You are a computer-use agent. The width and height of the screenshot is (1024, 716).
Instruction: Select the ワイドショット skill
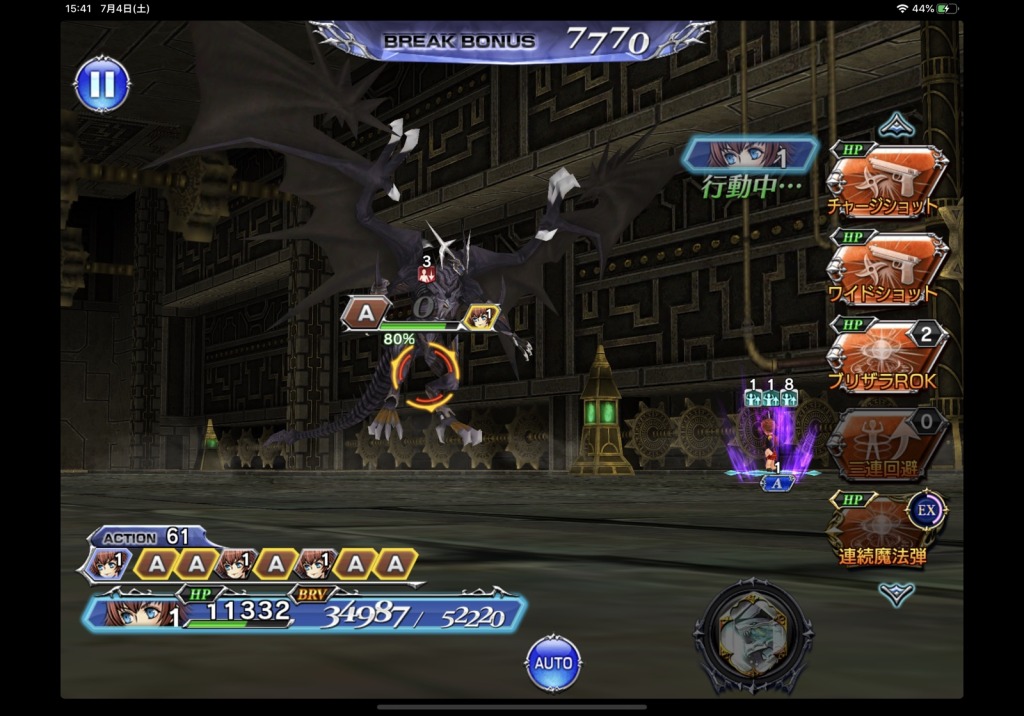(x=885, y=268)
